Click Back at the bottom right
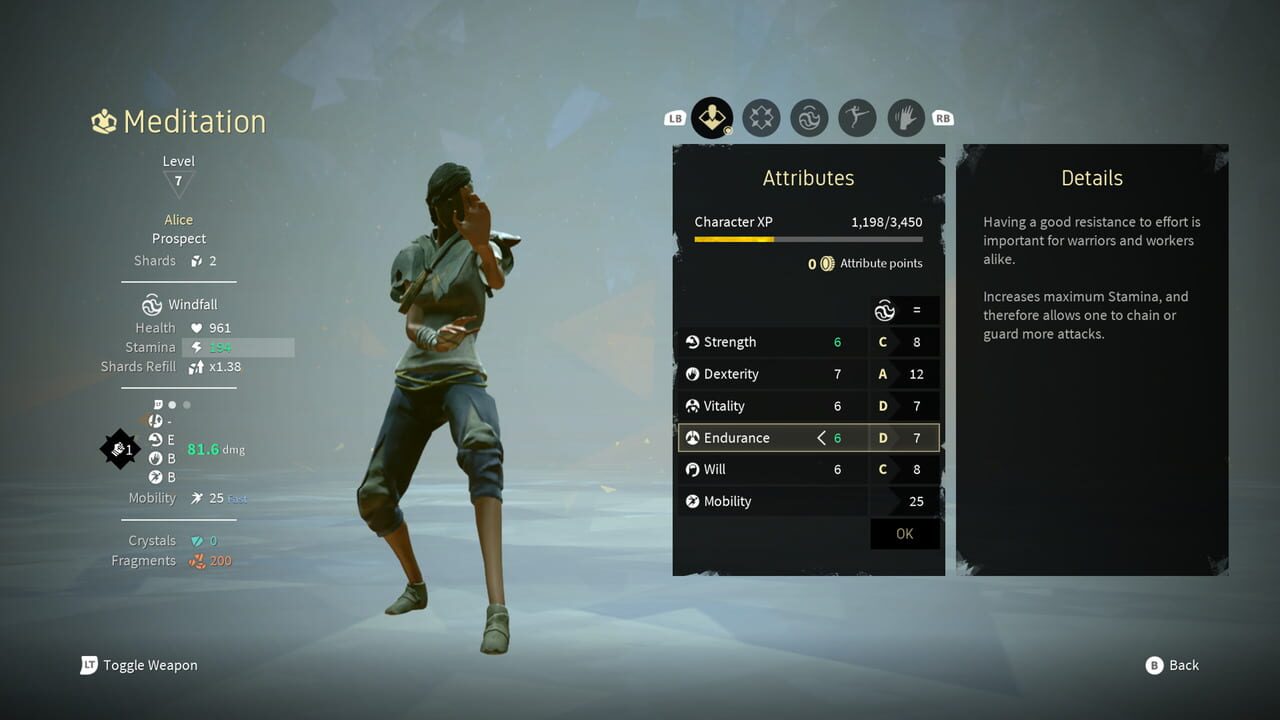The height and width of the screenshot is (720, 1280). tap(1172, 665)
